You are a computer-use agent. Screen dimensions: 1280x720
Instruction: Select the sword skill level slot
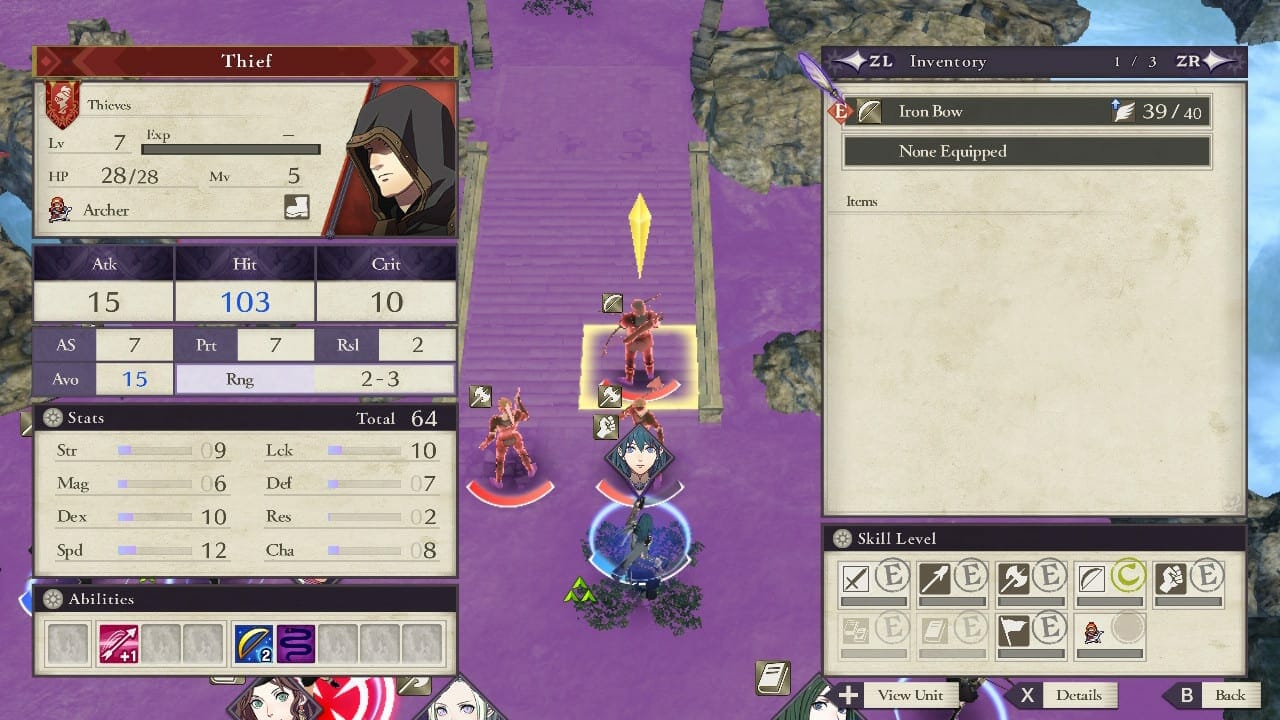click(x=873, y=580)
